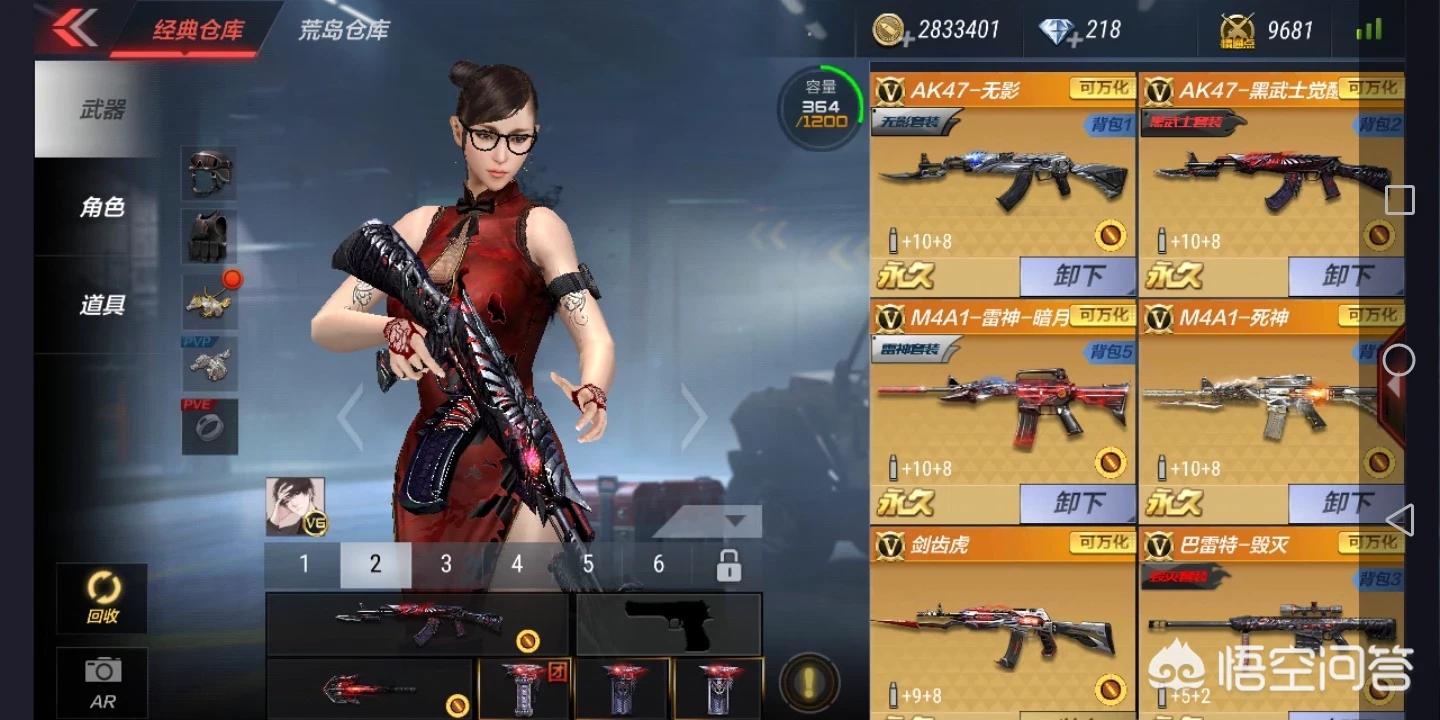Show next character with right arrow
This screenshot has width=1440, height=720.
tap(693, 415)
